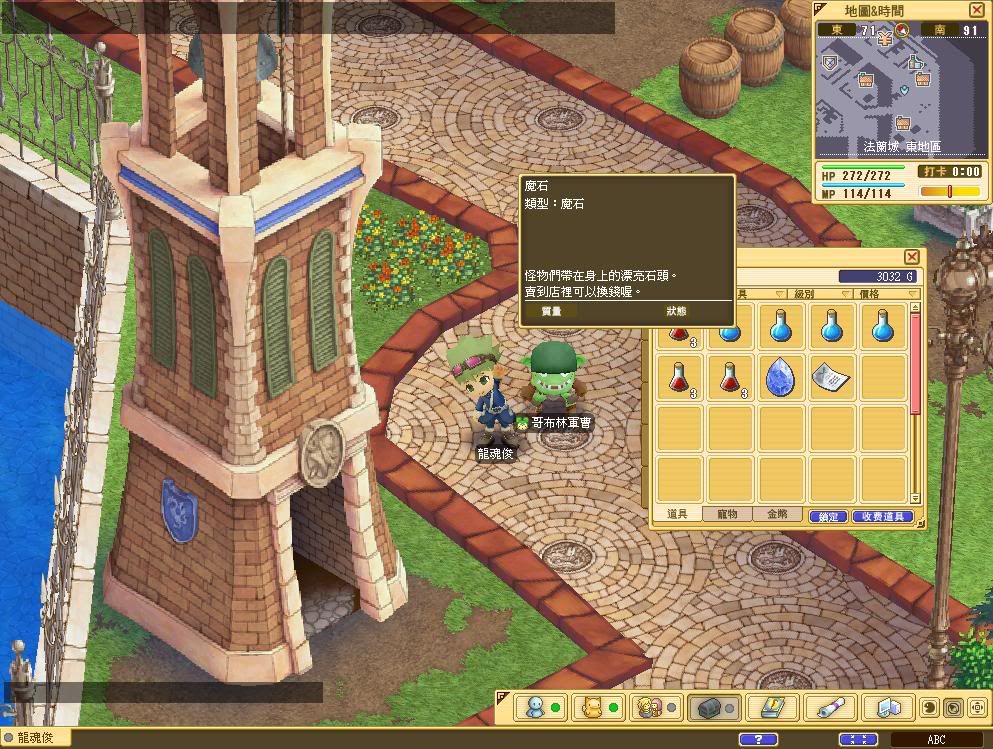The height and width of the screenshot is (749, 993).
Task: Click the blue question mark help button
Action: pos(757,739)
